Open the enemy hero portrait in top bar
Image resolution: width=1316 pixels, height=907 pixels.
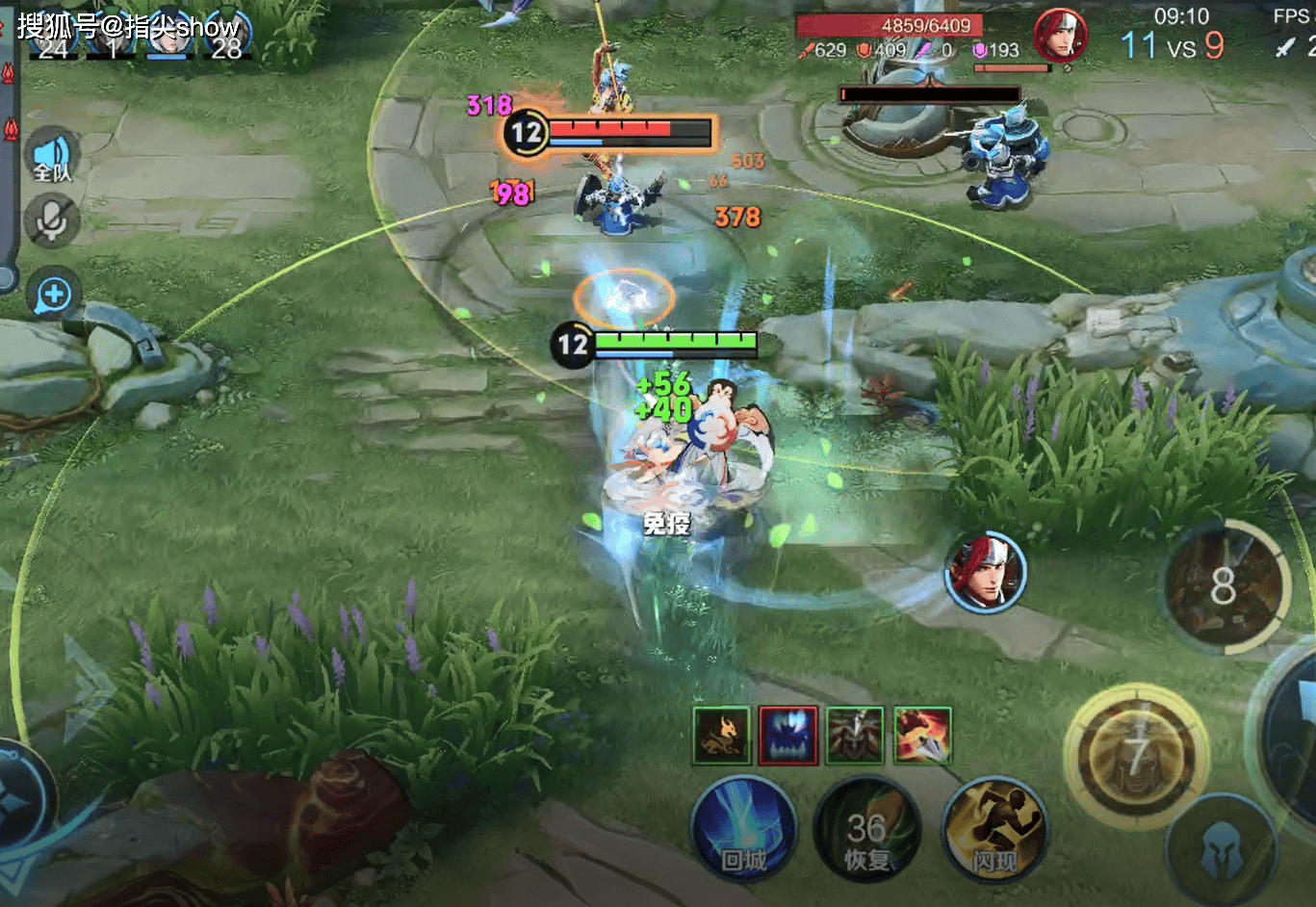(1059, 37)
